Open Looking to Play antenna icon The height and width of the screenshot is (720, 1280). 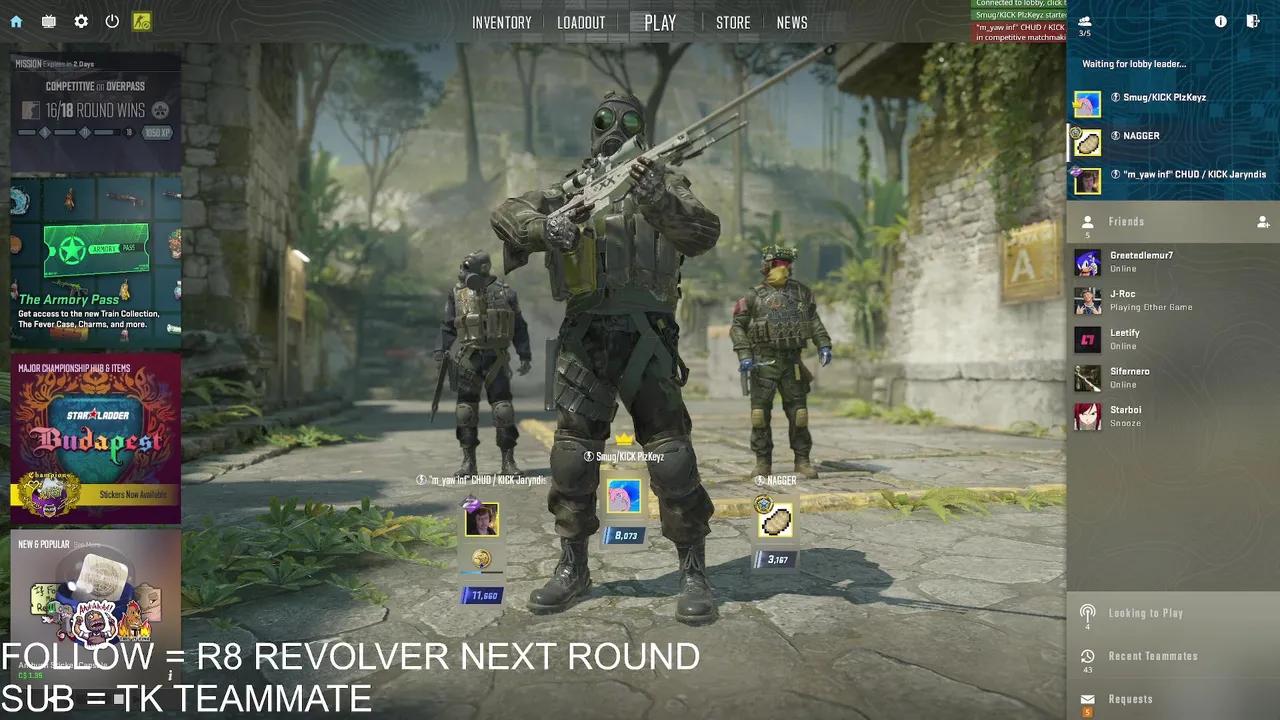click(1086, 612)
